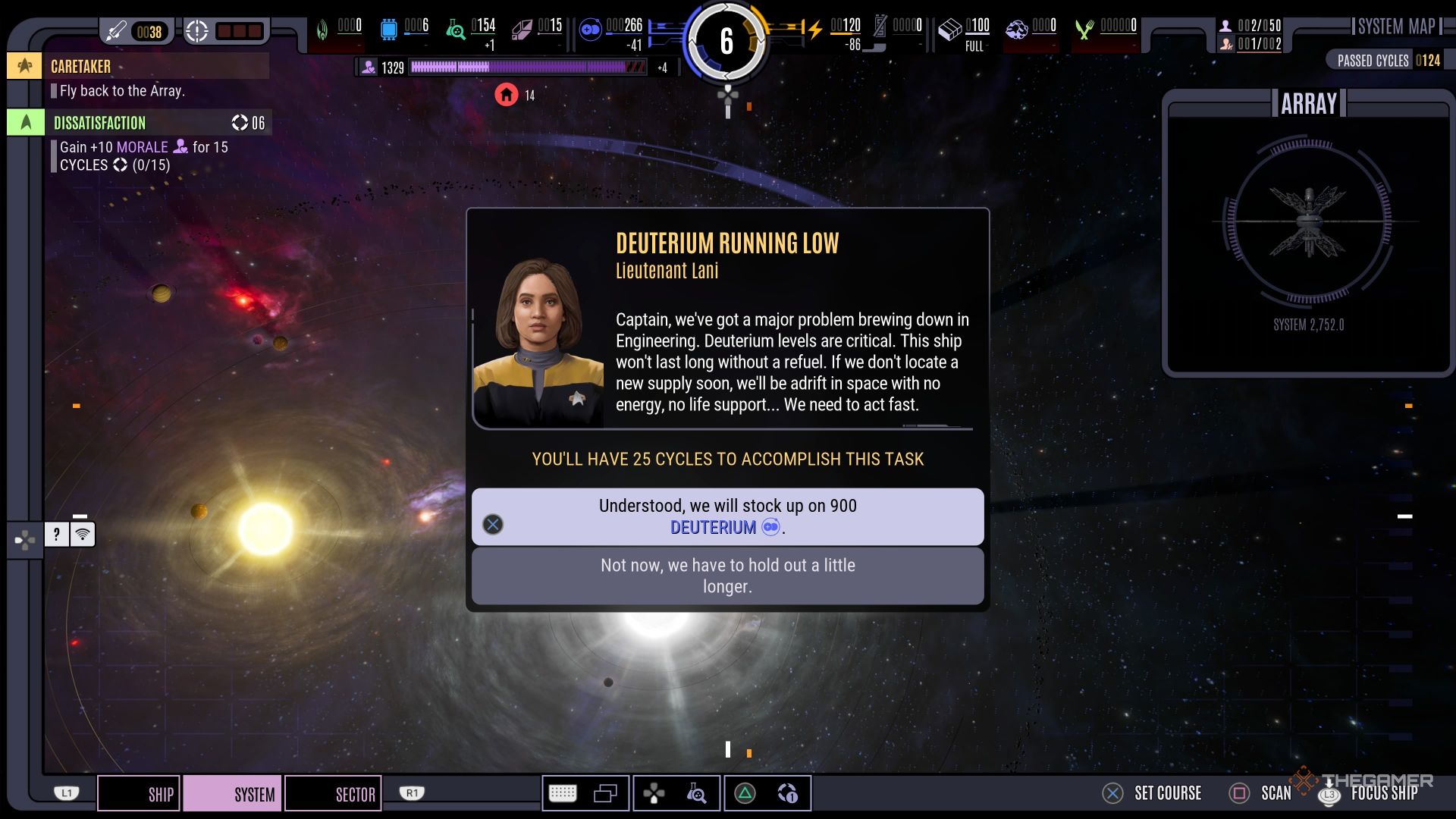Switch to the Ship tab
Image resolution: width=1456 pixels, height=819 pixels.
(x=139, y=794)
